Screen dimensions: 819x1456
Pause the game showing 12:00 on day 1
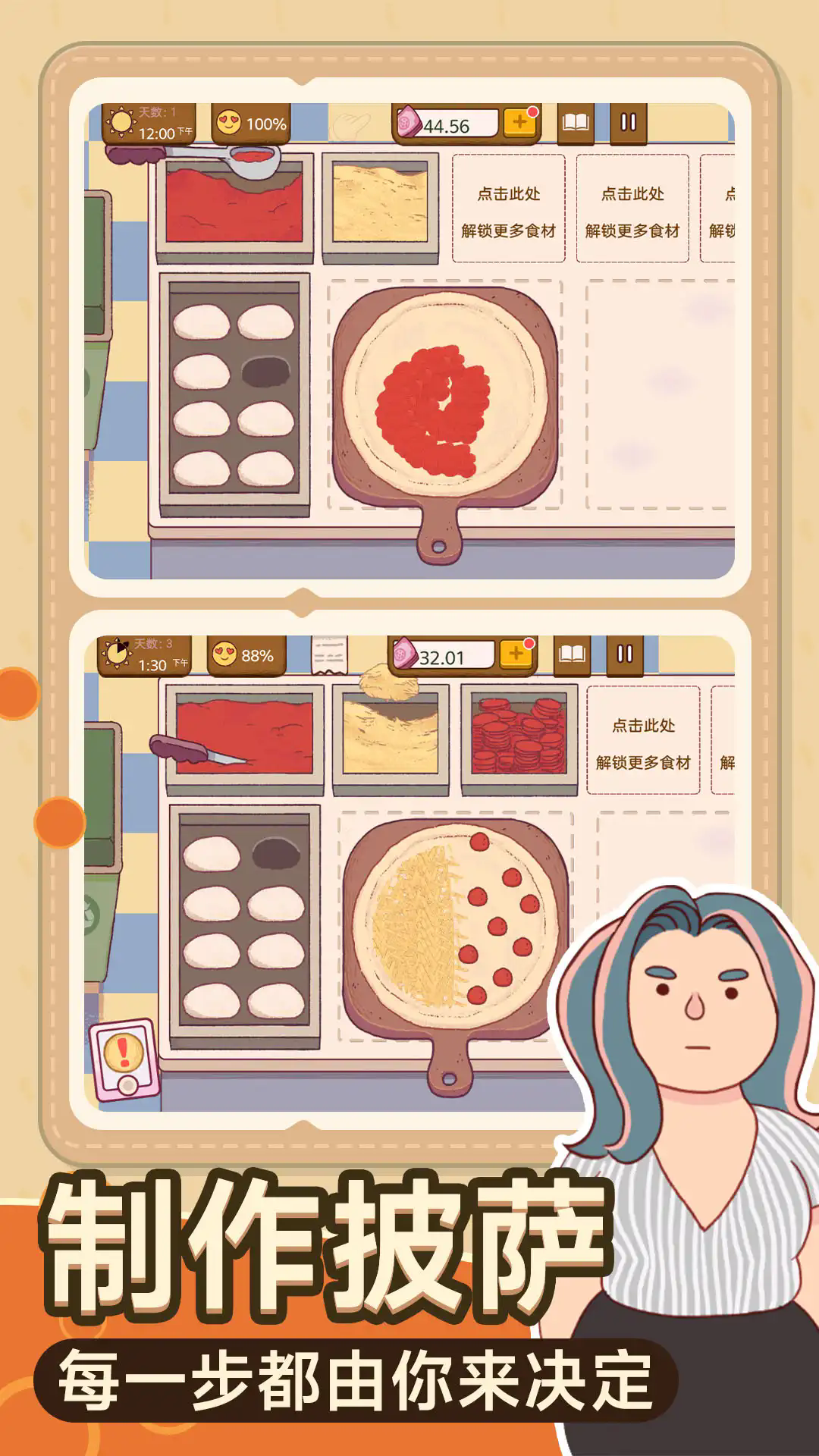[628, 123]
